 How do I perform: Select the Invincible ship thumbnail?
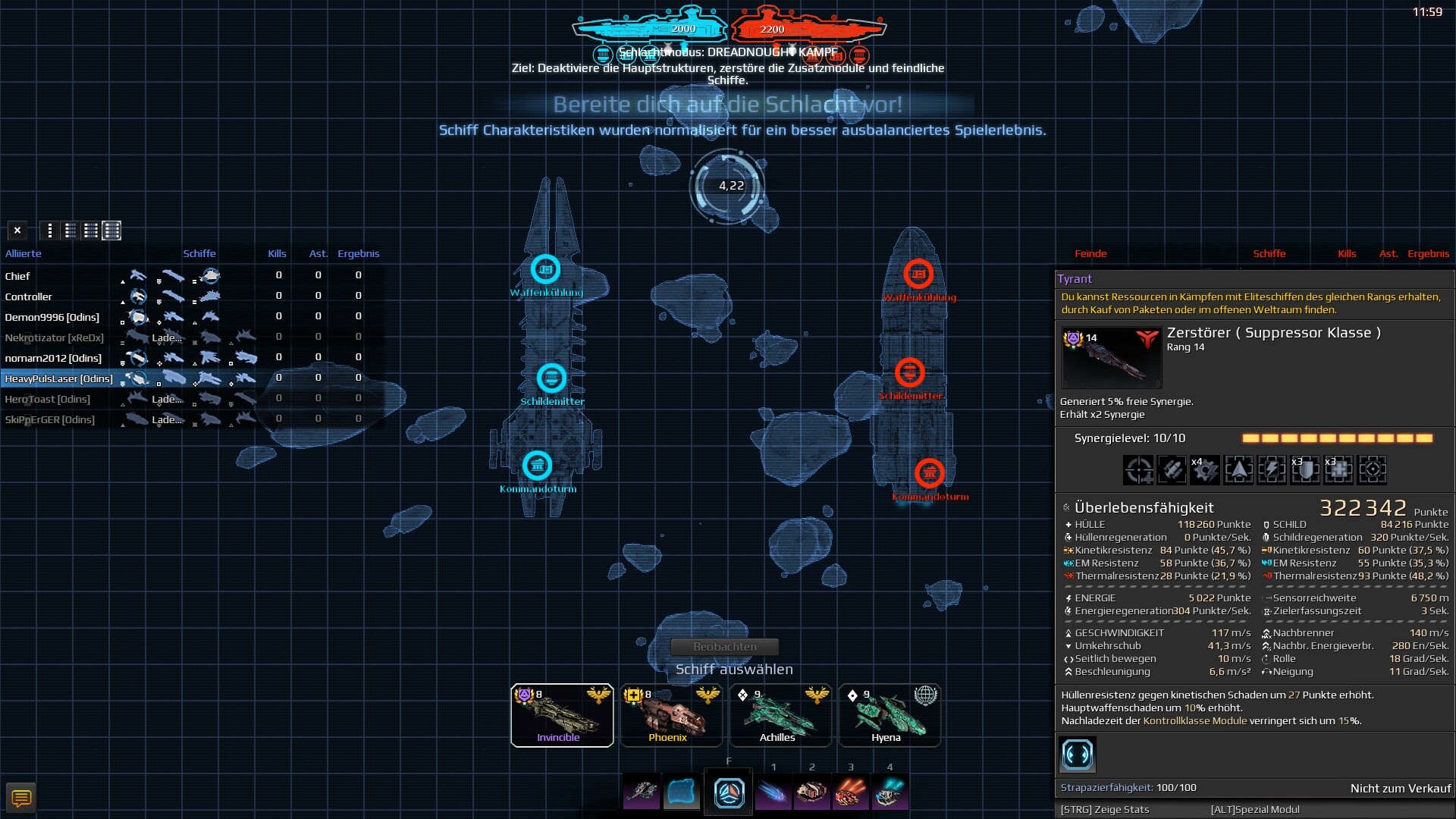[561, 714]
